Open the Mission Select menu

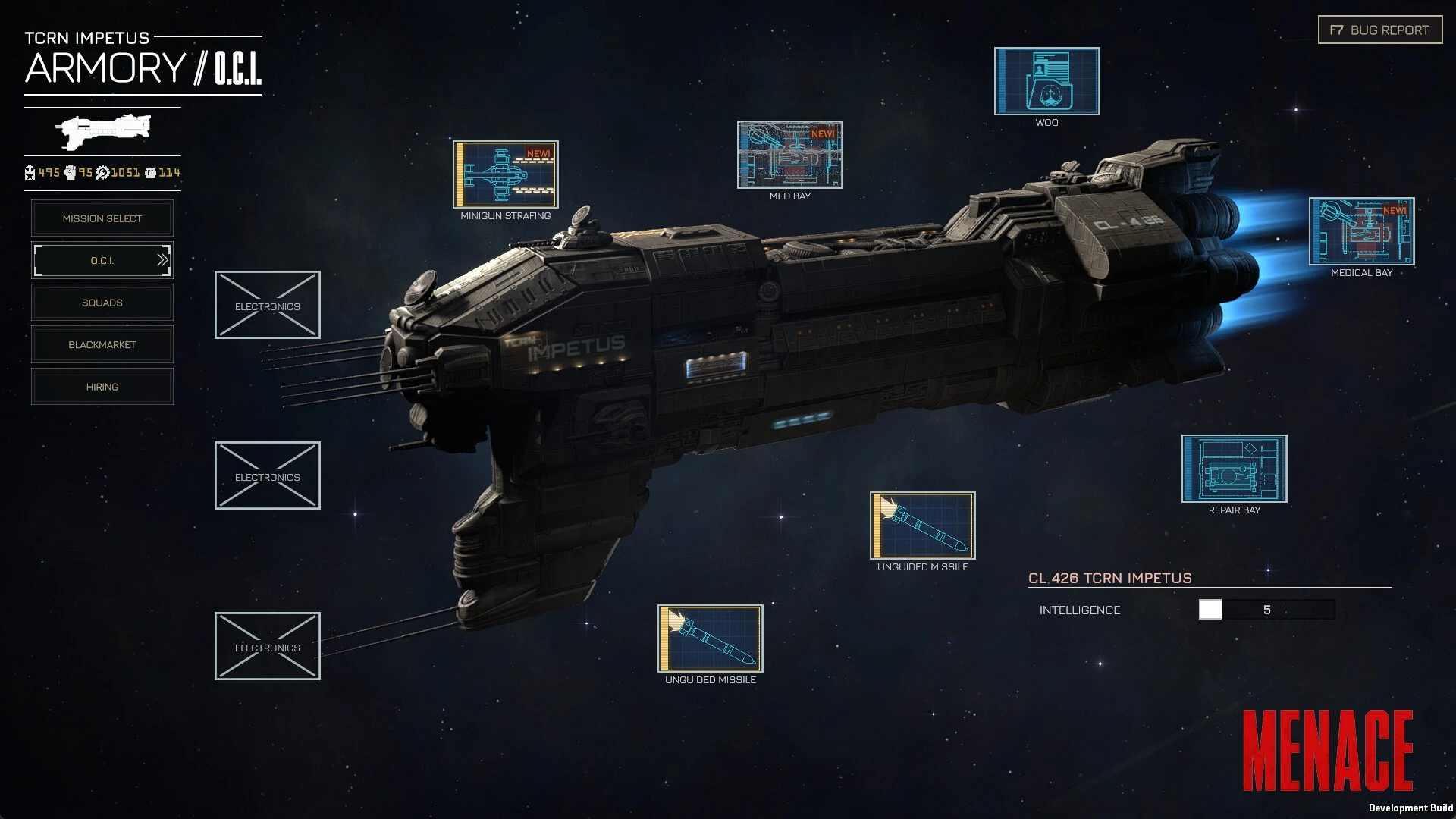[102, 218]
